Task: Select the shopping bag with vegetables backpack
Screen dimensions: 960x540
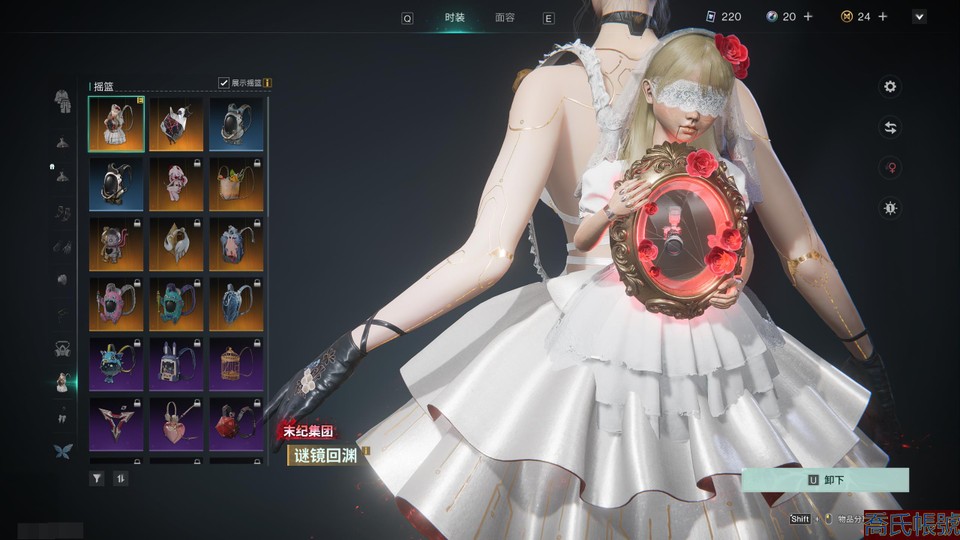Action: [236, 184]
